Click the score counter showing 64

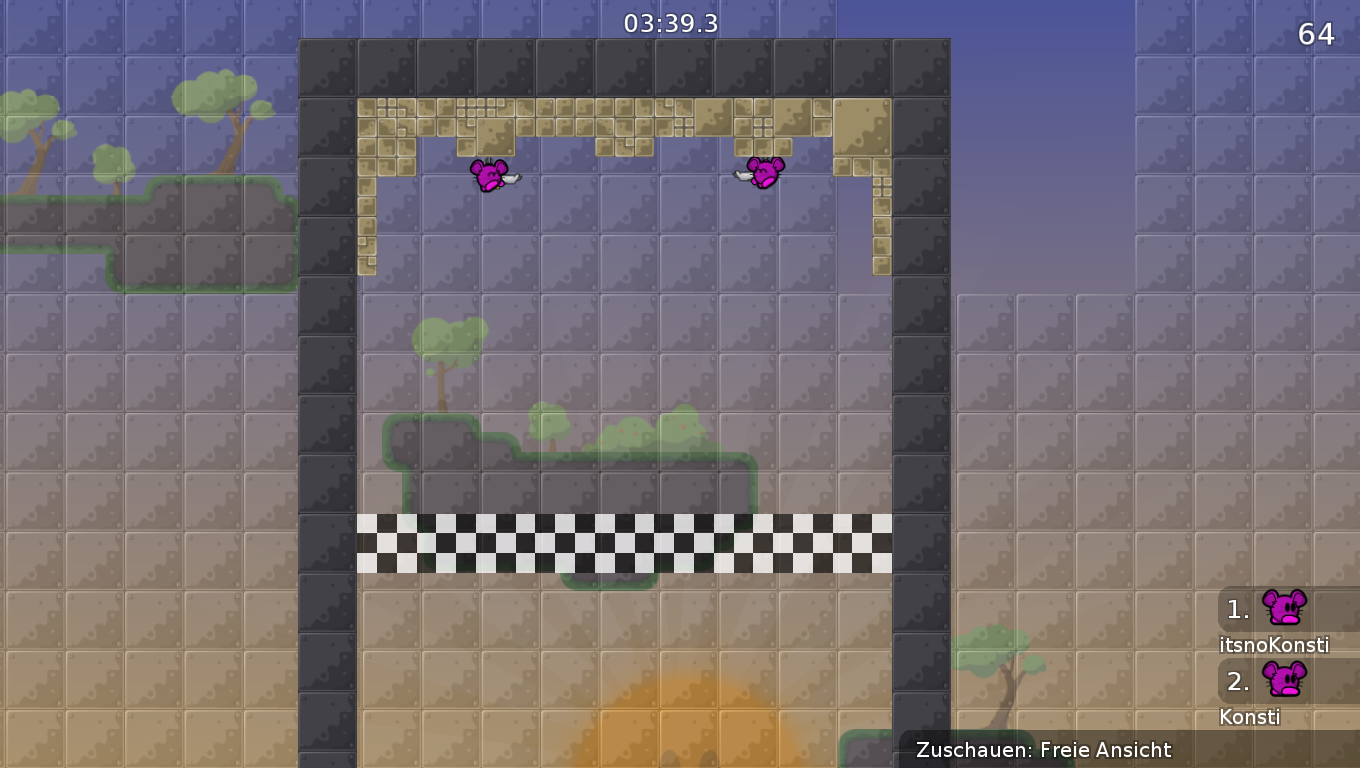tap(1318, 34)
